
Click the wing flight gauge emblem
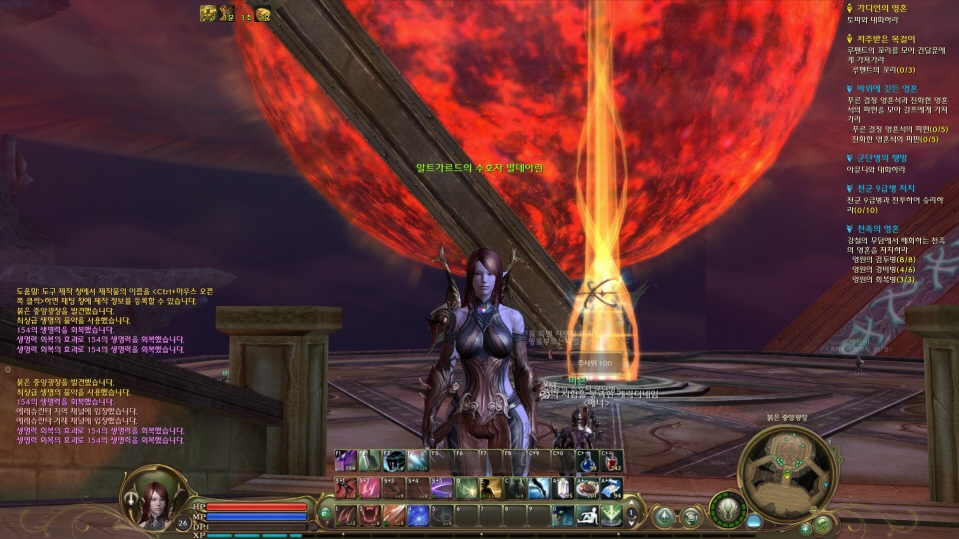click(728, 508)
